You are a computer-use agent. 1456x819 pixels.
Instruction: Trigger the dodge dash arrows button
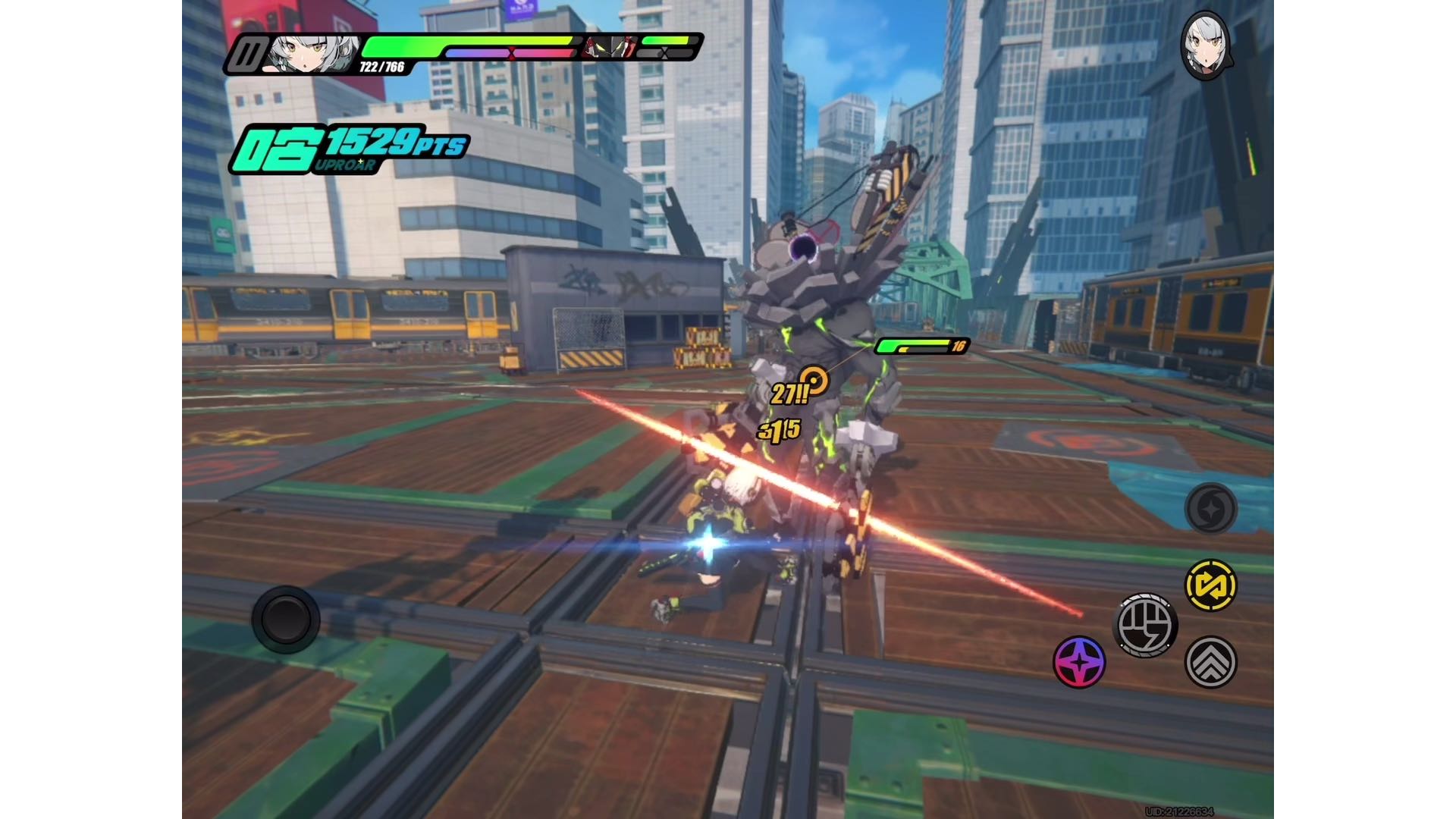click(x=1211, y=662)
